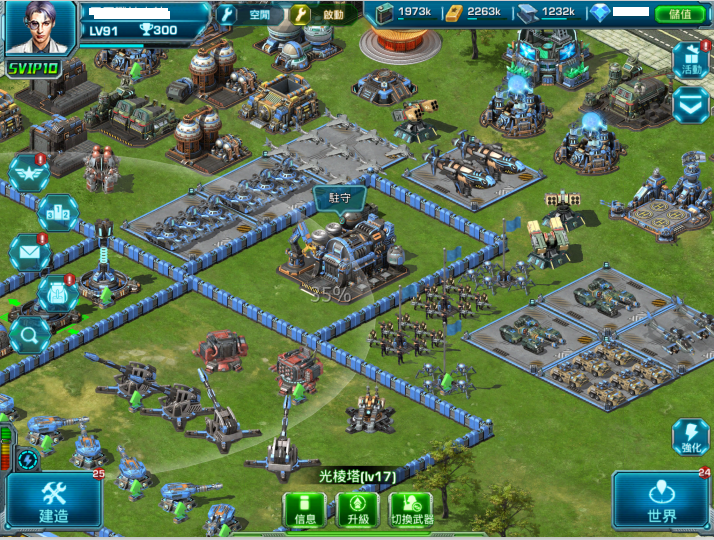Show 信息 info for the prism tower
The image size is (714, 540).
305,508
